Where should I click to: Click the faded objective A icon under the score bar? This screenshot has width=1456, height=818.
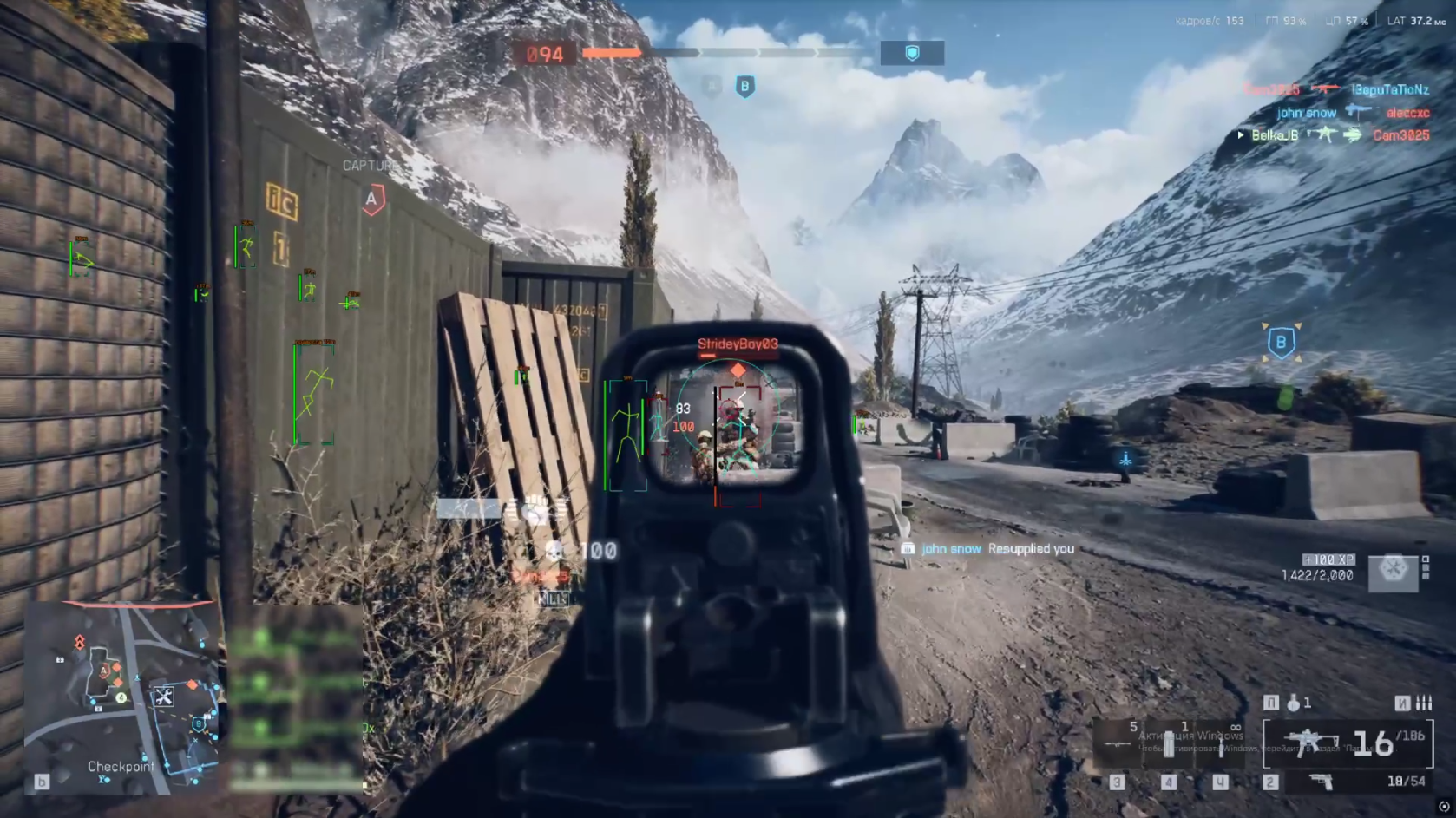click(712, 87)
